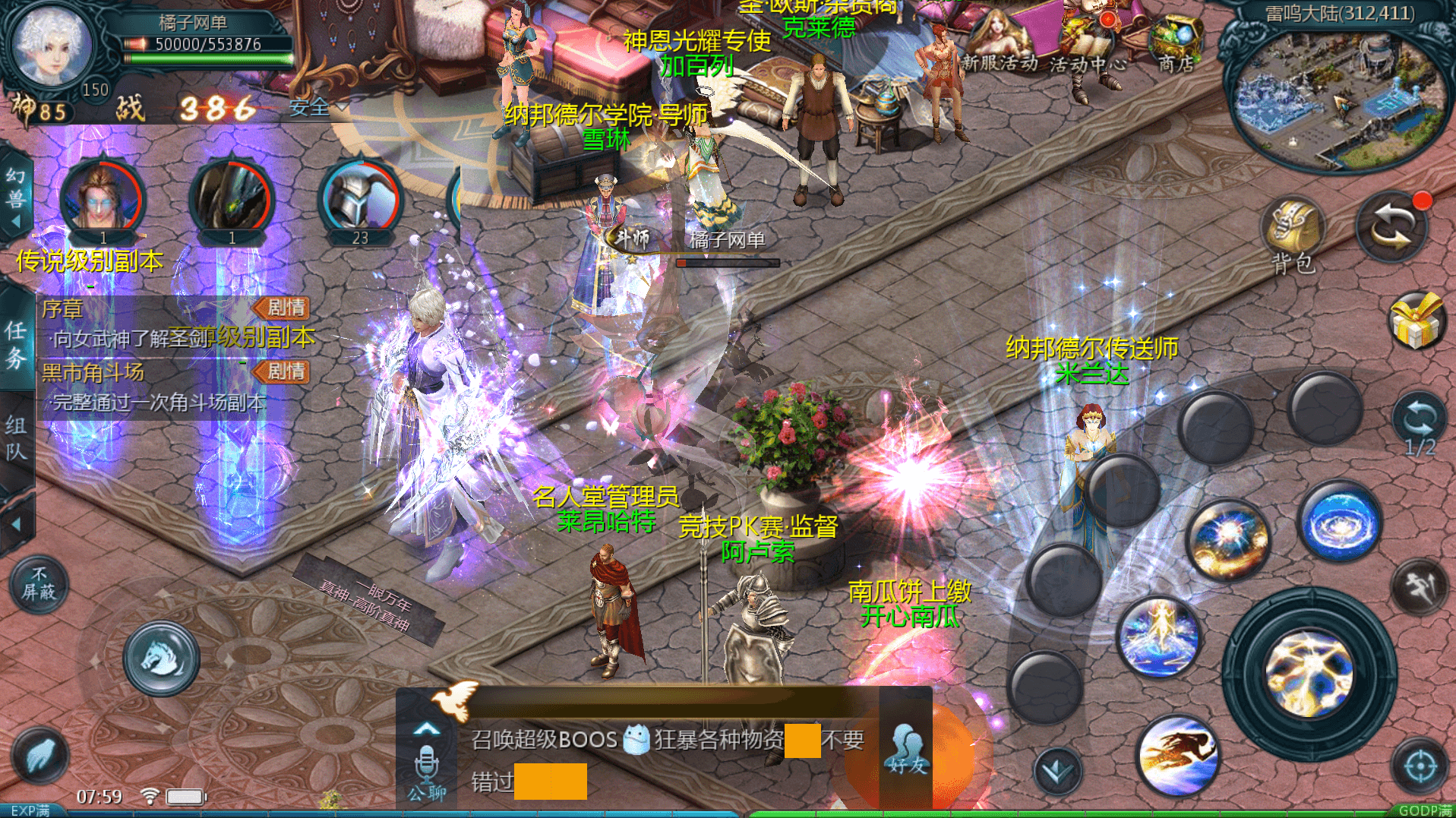
Task: Toggle the 不屏蔽 player filter button
Action: click(38, 584)
